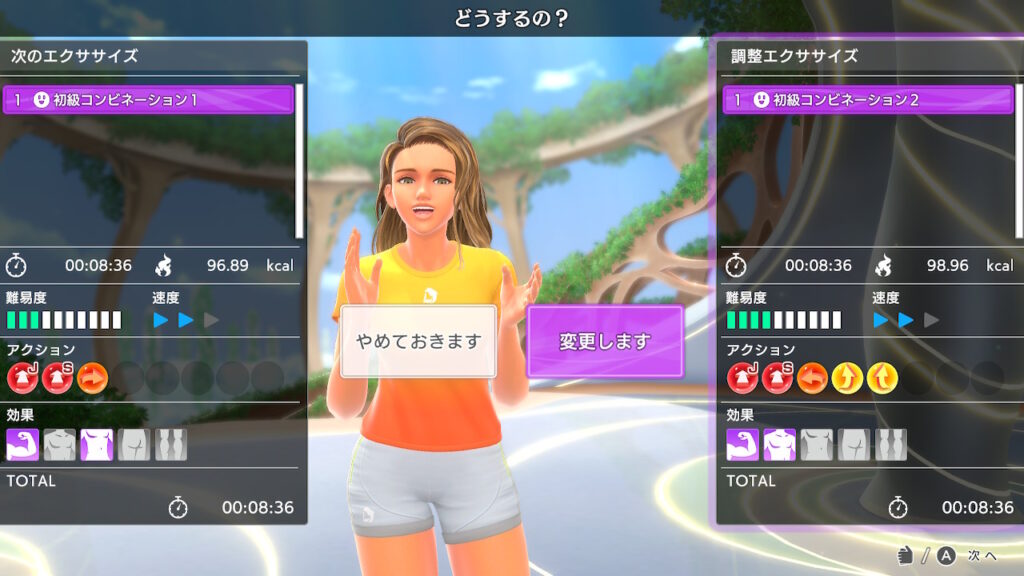
Task: Confirm with the 変更します button
Action: (x=604, y=341)
